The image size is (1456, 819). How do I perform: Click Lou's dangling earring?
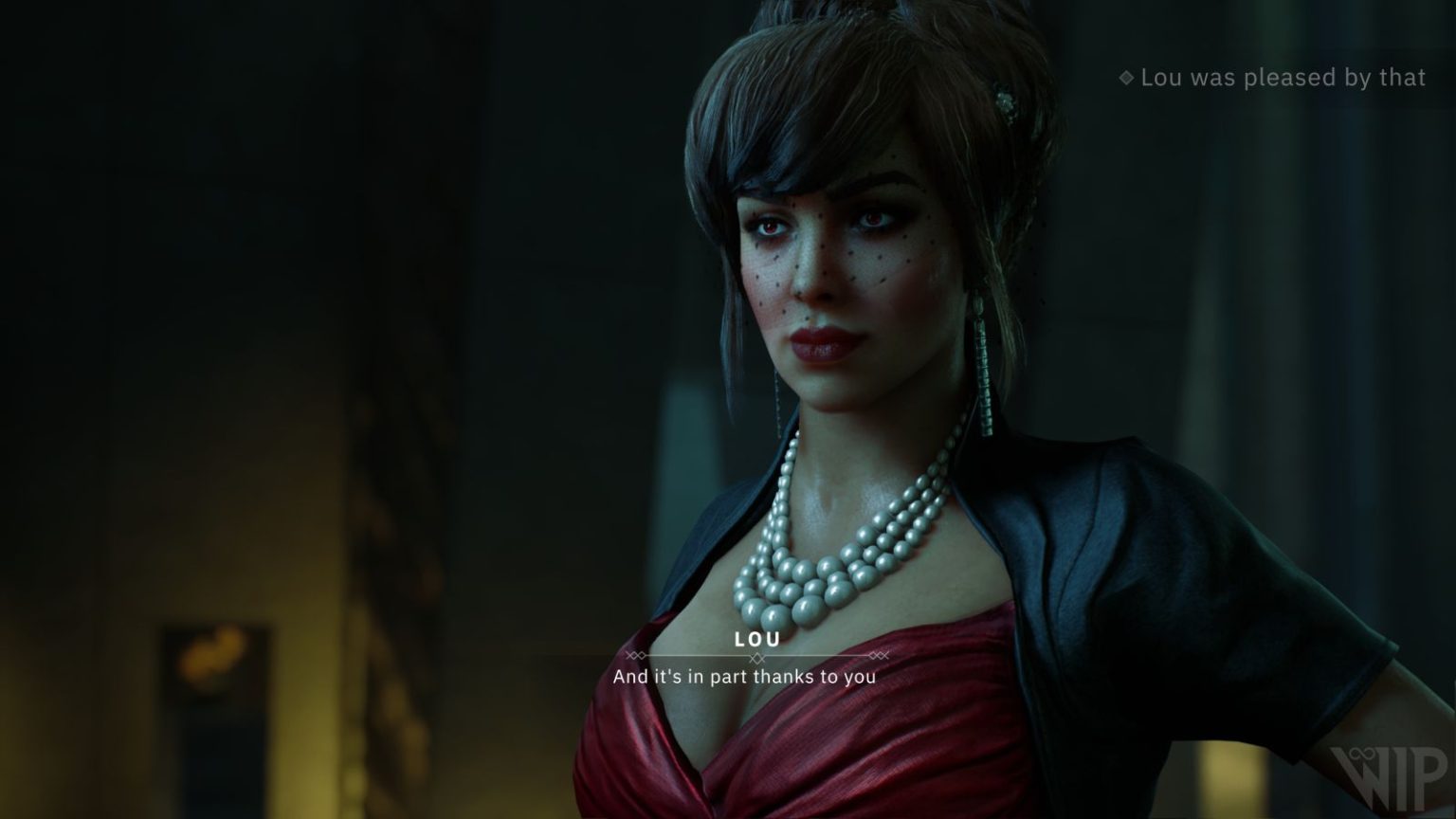pyautogui.click(x=981, y=370)
